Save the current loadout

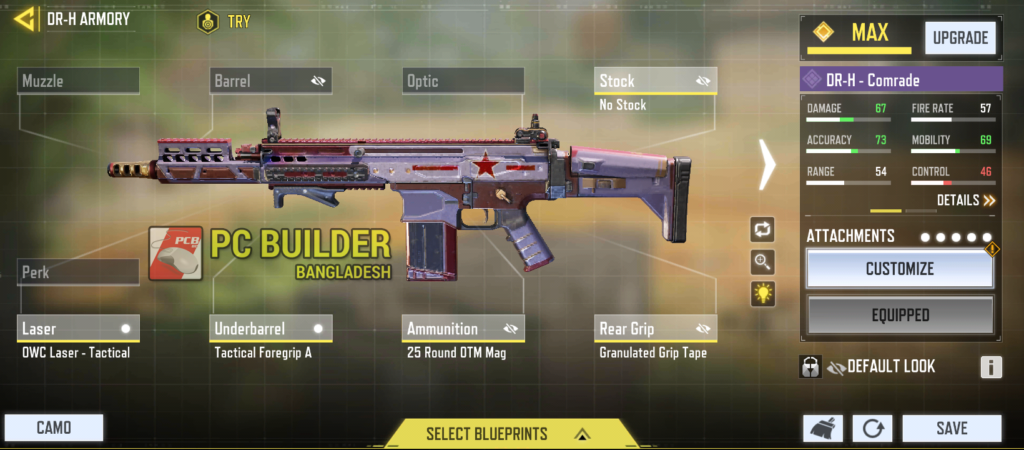[x=951, y=428]
